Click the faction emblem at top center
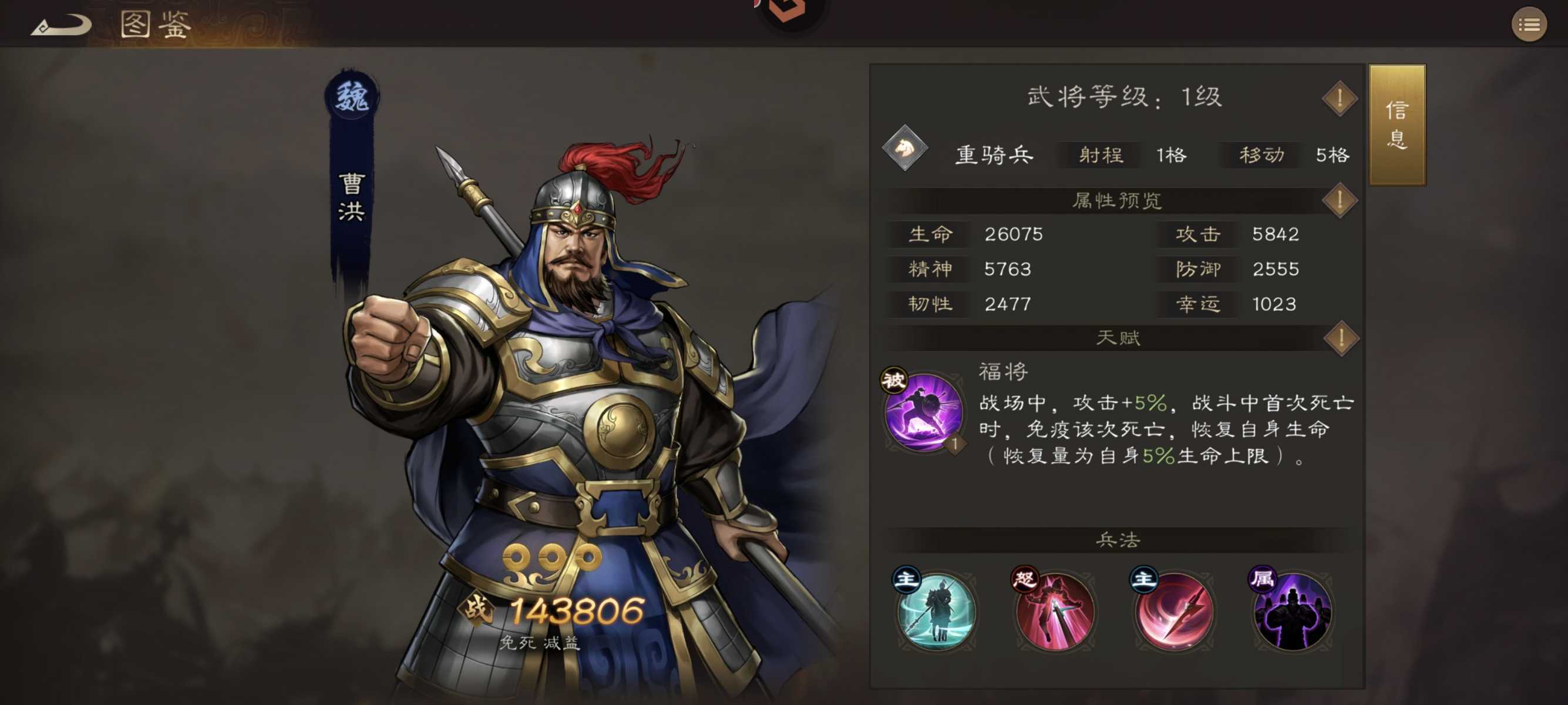1568x705 pixels. 785,12
